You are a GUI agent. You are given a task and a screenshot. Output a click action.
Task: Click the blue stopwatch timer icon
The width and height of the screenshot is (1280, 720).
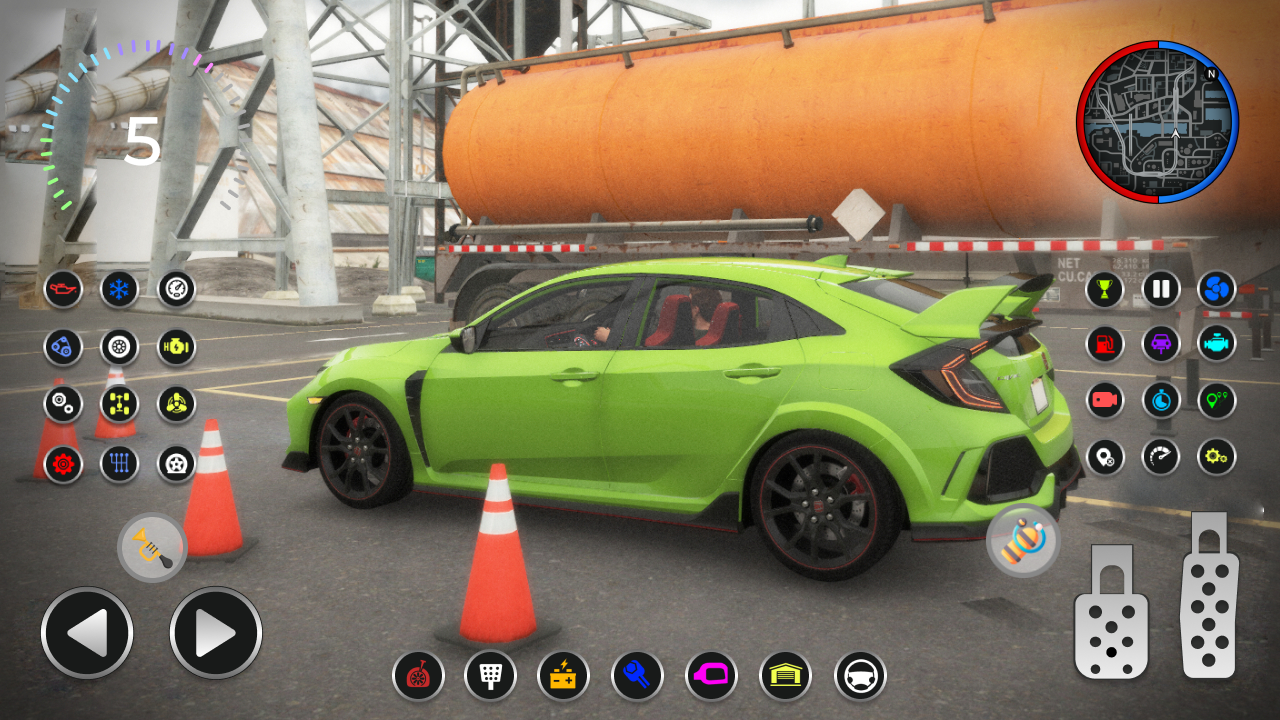(1161, 400)
